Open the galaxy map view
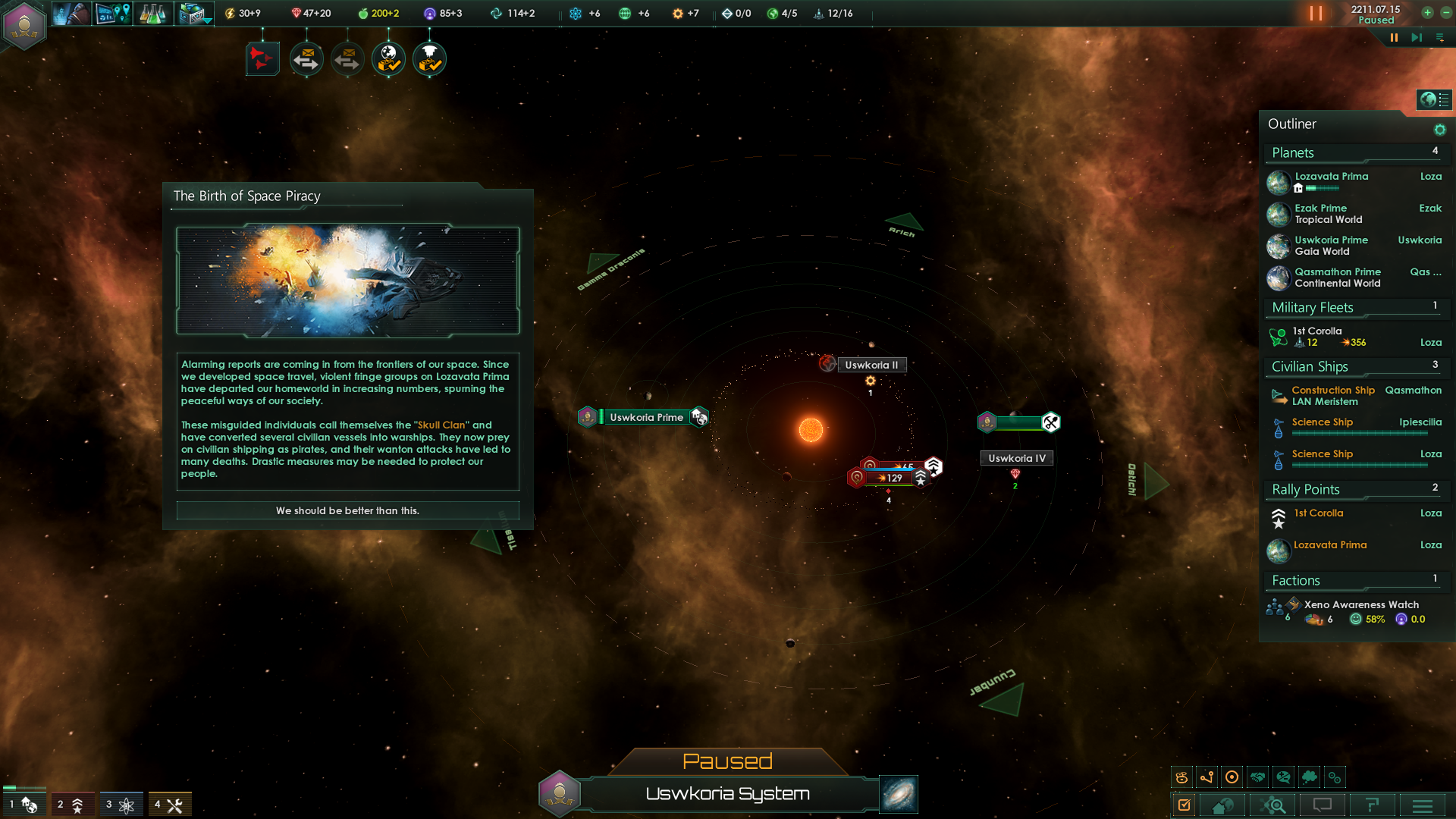1456x819 pixels. (x=899, y=794)
